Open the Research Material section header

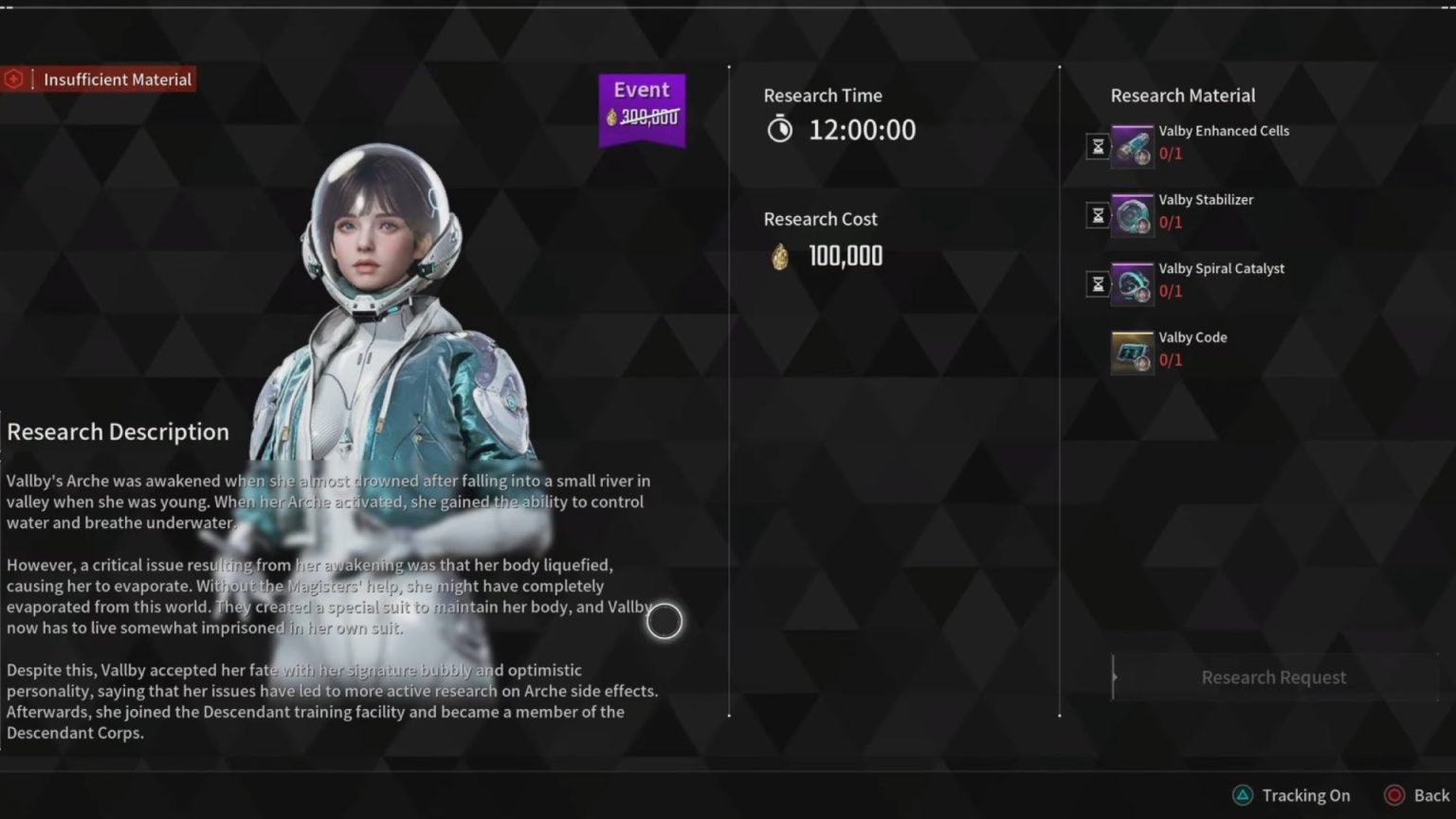(x=1182, y=95)
